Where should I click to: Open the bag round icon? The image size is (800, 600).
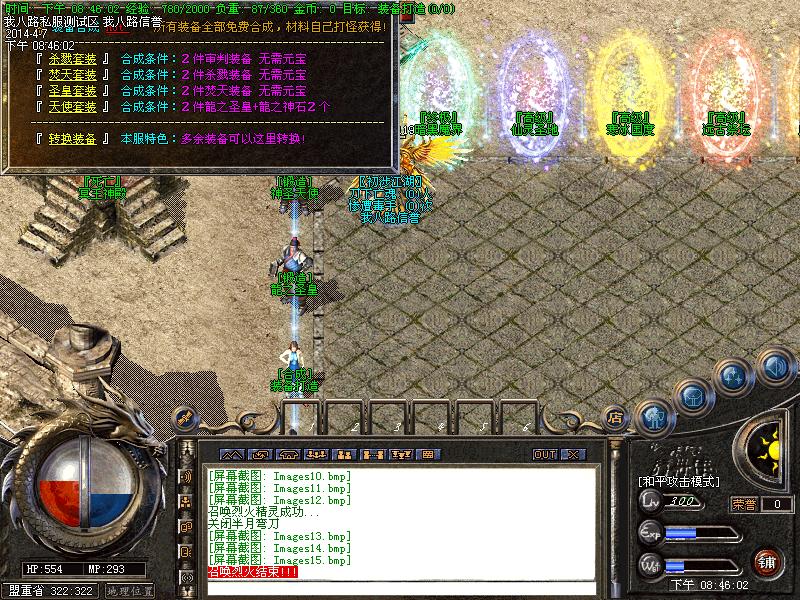(692, 395)
